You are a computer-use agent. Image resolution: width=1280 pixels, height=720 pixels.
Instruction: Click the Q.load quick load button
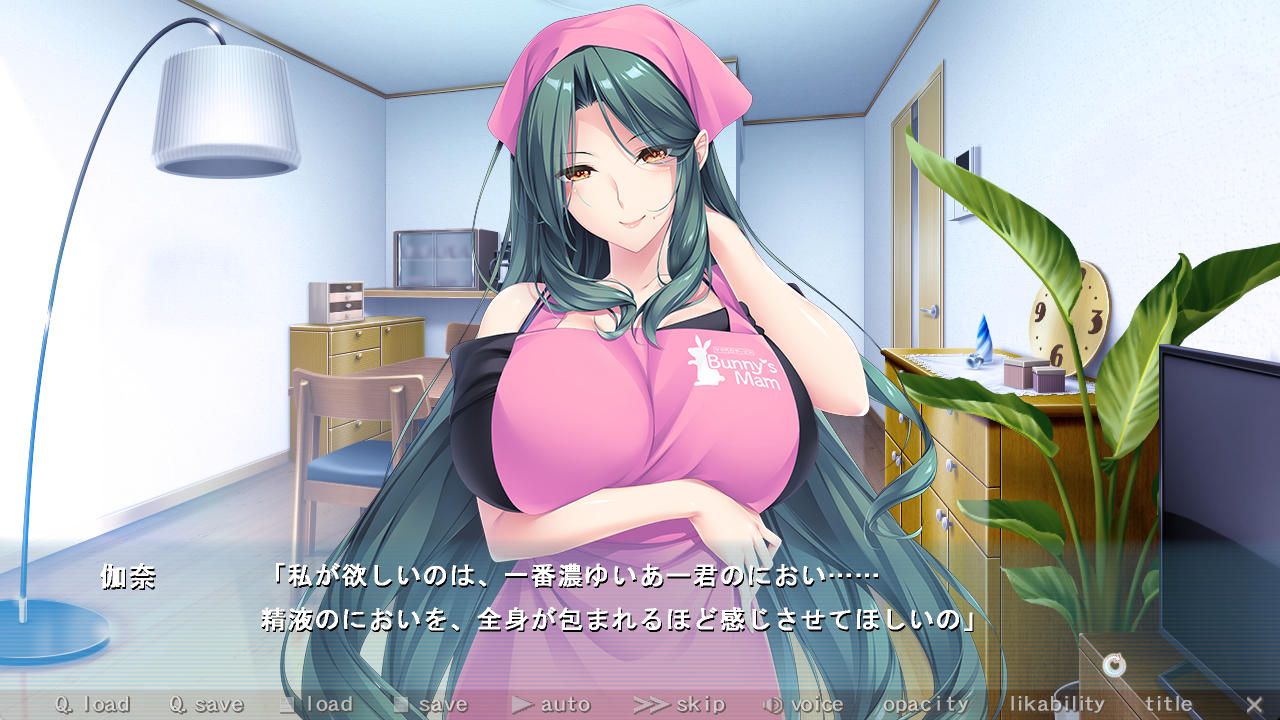click(x=92, y=704)
